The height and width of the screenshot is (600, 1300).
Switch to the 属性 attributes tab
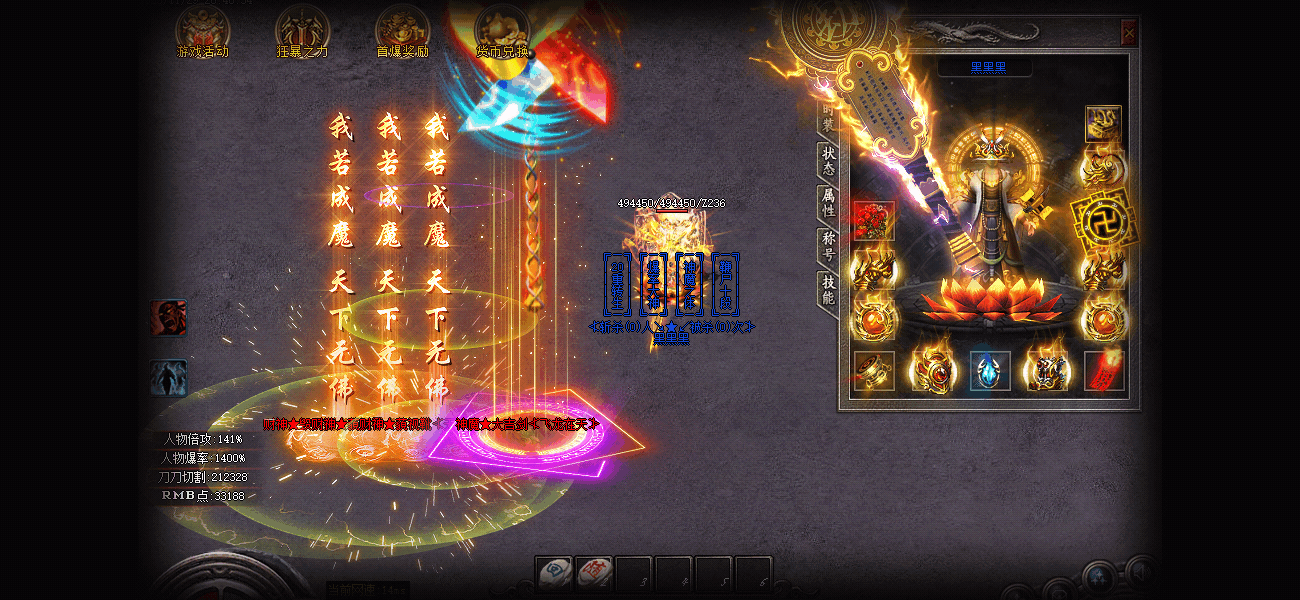click(x=828, y=203)
